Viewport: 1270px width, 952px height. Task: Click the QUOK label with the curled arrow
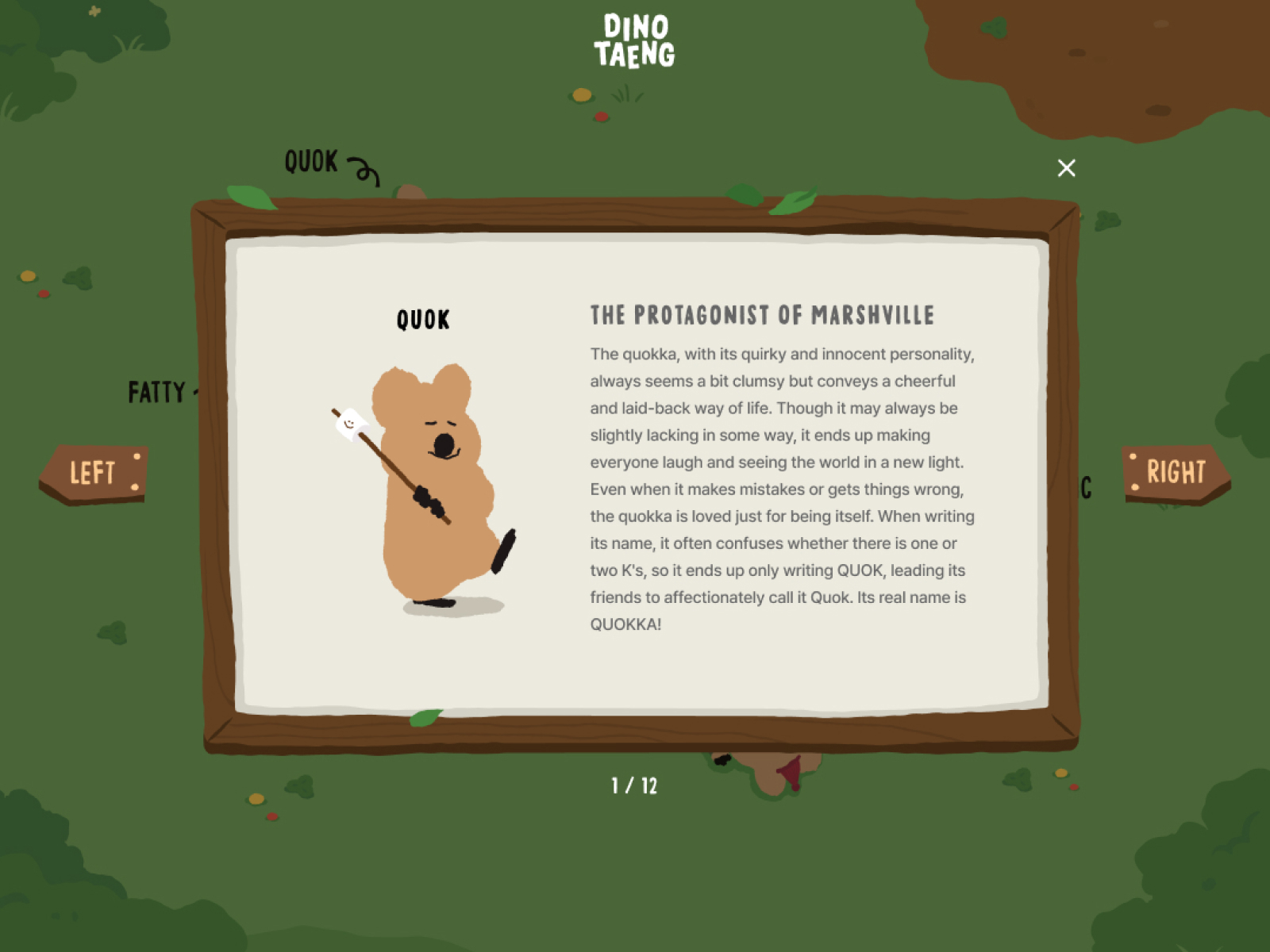click(313, 163)
